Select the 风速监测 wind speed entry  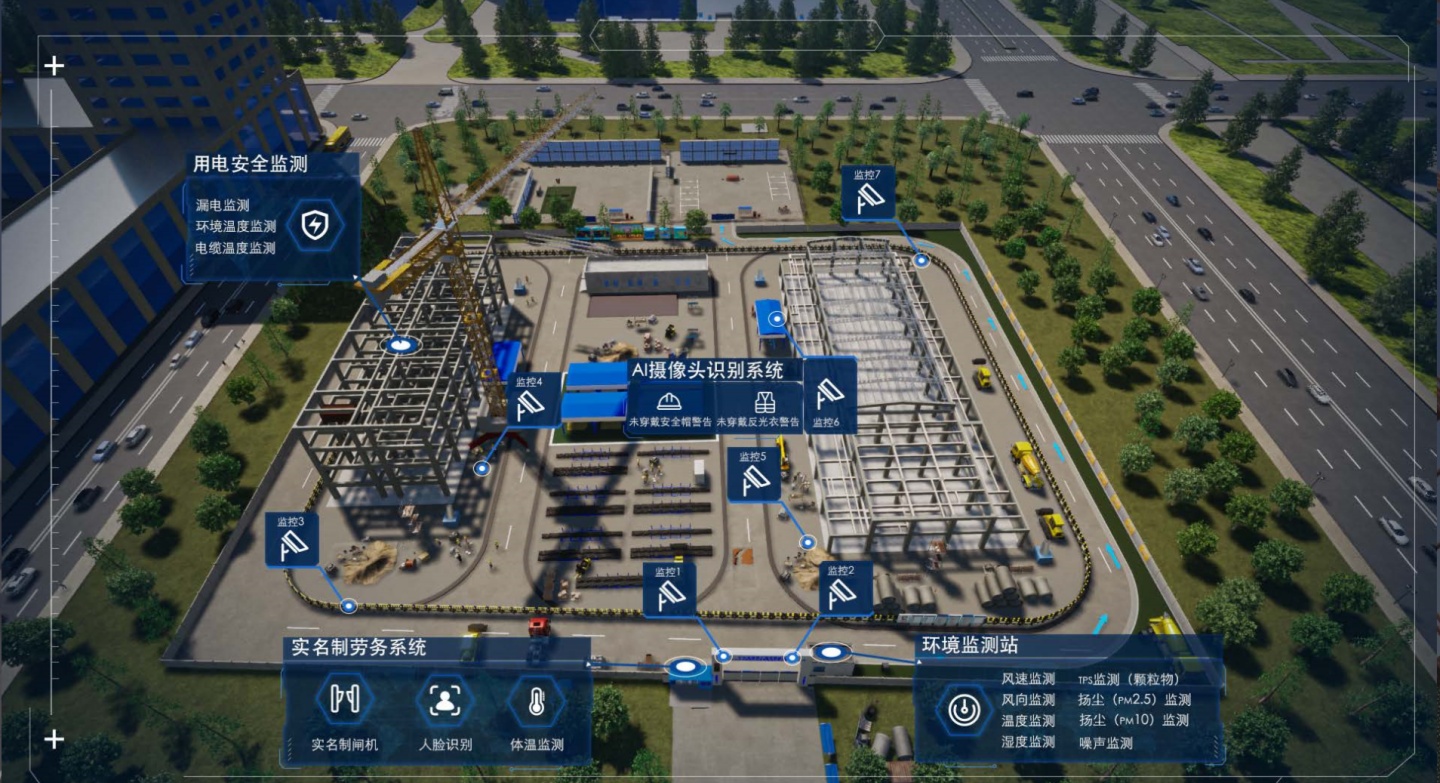[x=1028, y=679]
